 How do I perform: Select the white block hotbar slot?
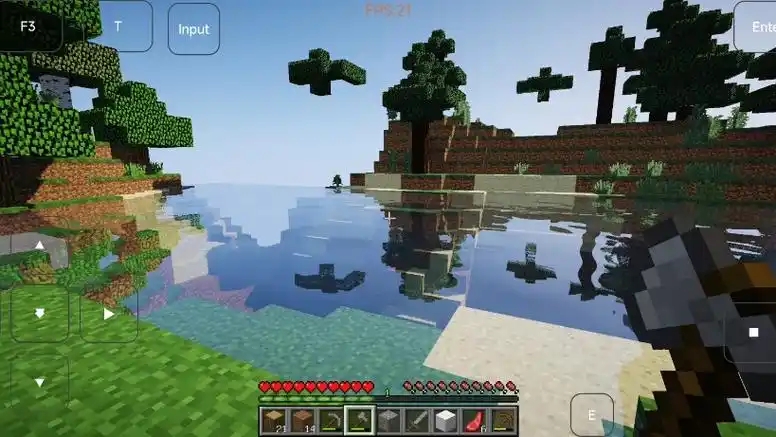point(446,420)
